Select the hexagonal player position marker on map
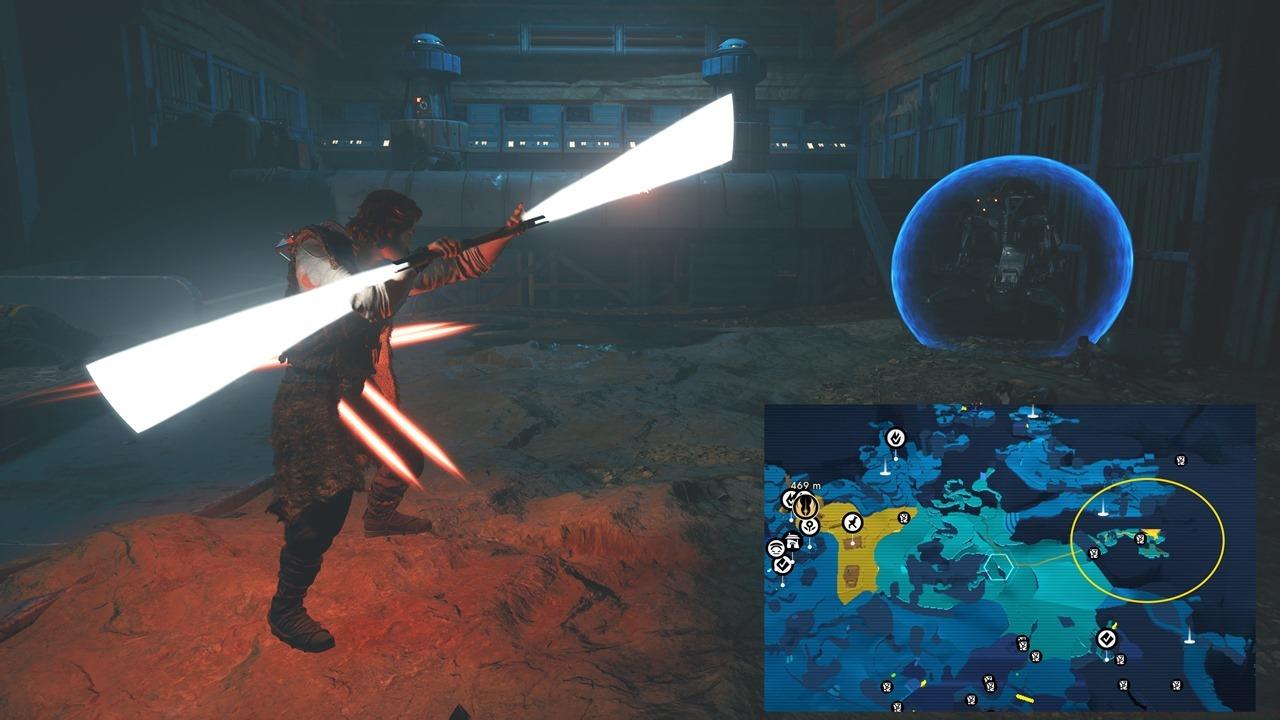Image resolution: width=1280 pixels, height=720 pixels. pyautogui.click(x=998, y=567)
